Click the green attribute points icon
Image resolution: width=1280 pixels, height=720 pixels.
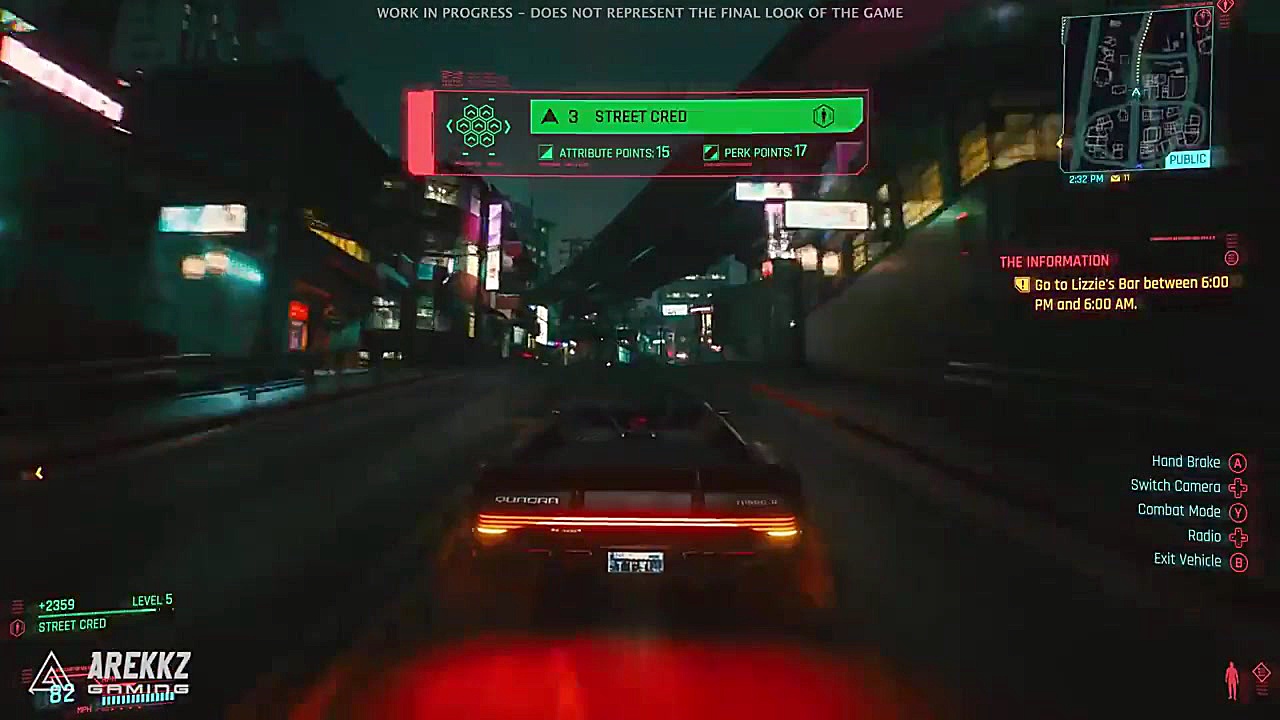[x=546, y=152]
